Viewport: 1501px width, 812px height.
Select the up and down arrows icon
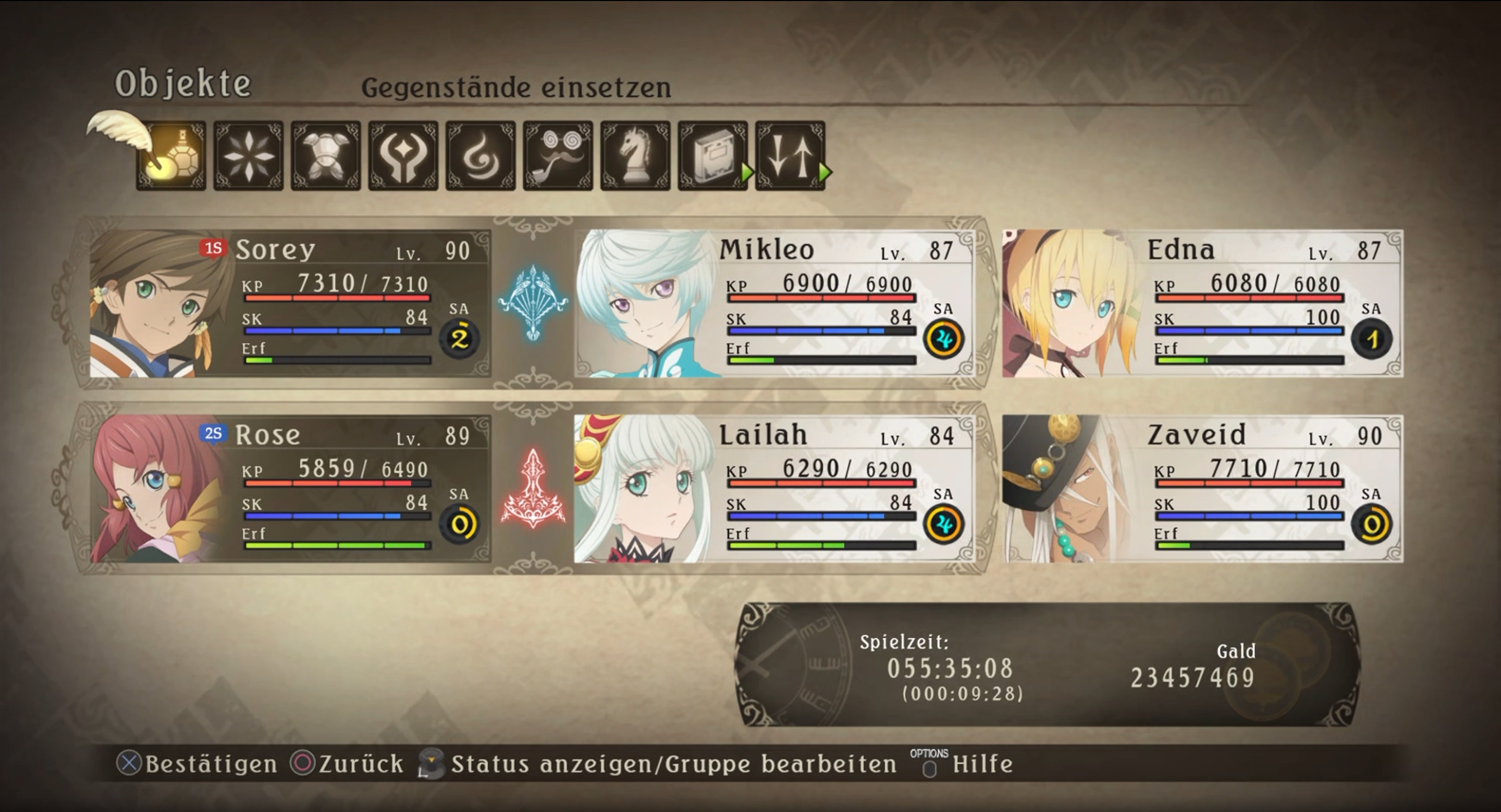coord(790,155)
